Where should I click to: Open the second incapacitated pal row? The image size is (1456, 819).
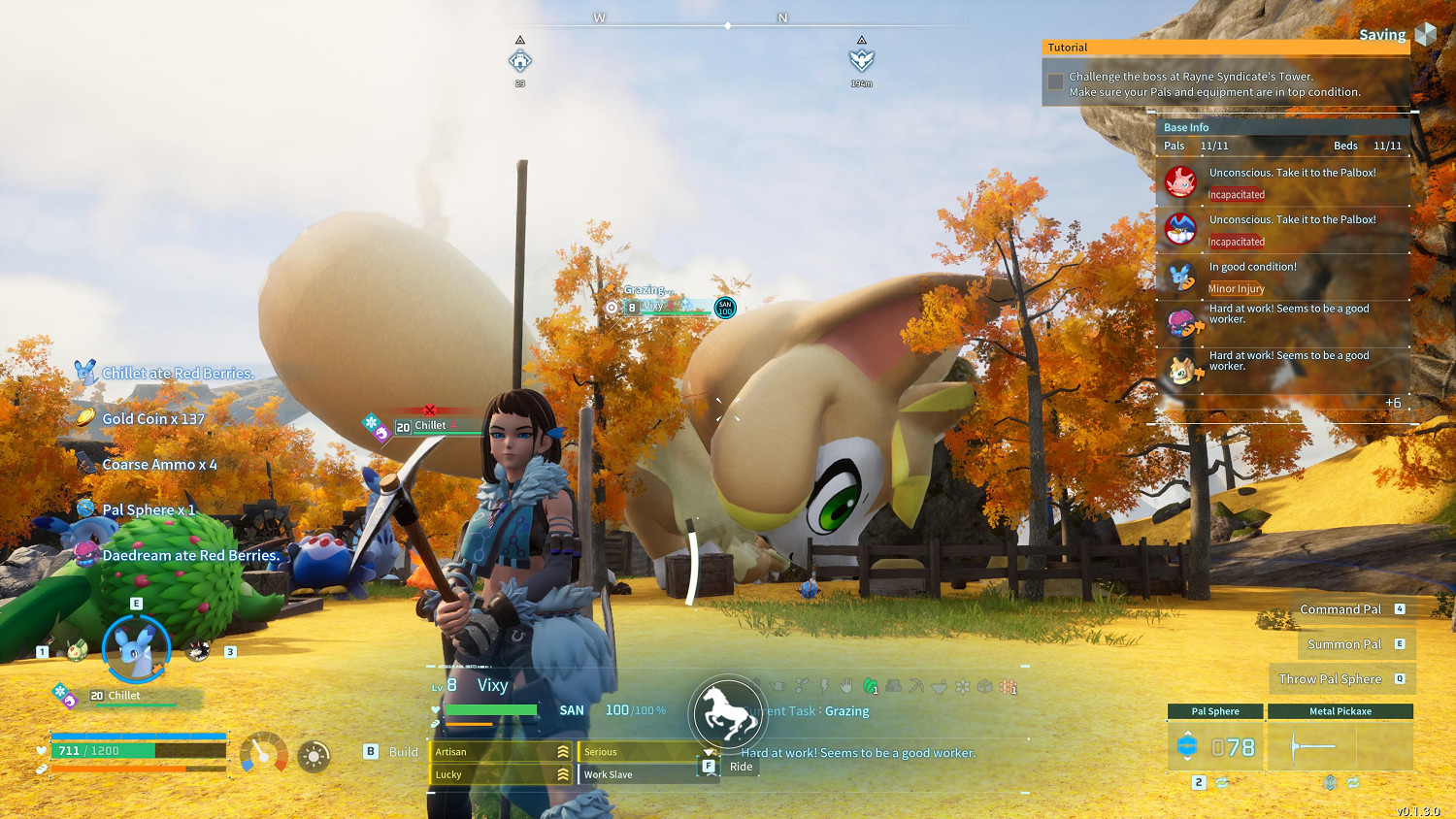(1283, 230)
